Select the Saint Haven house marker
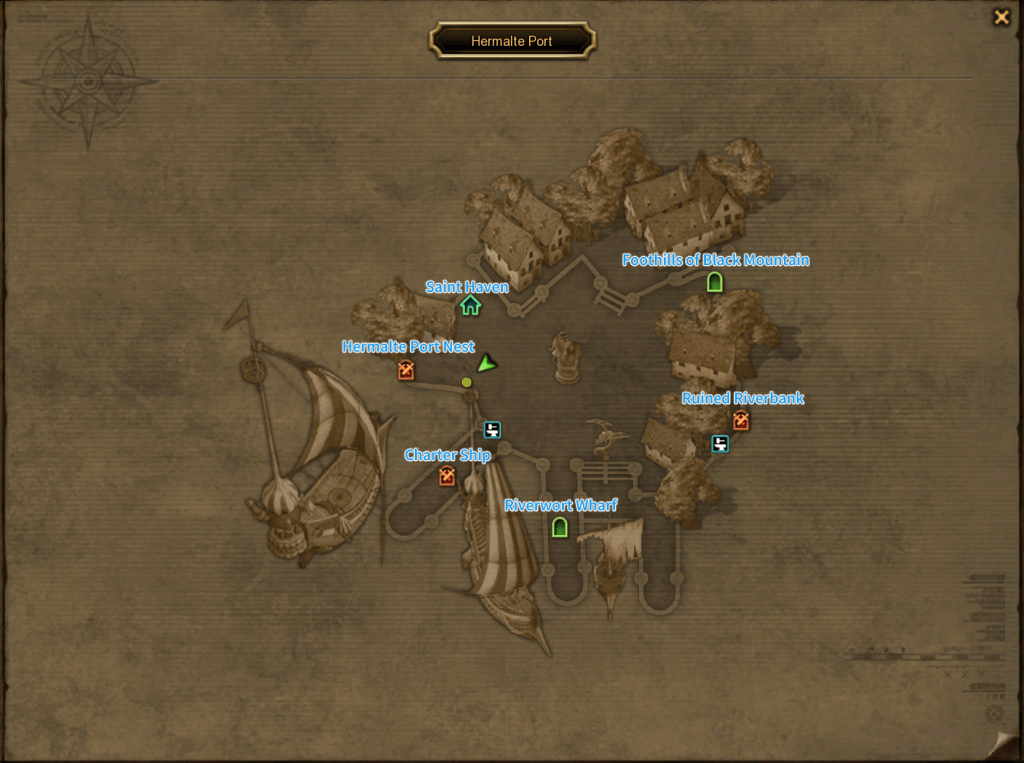 click(x=470, y=305)
